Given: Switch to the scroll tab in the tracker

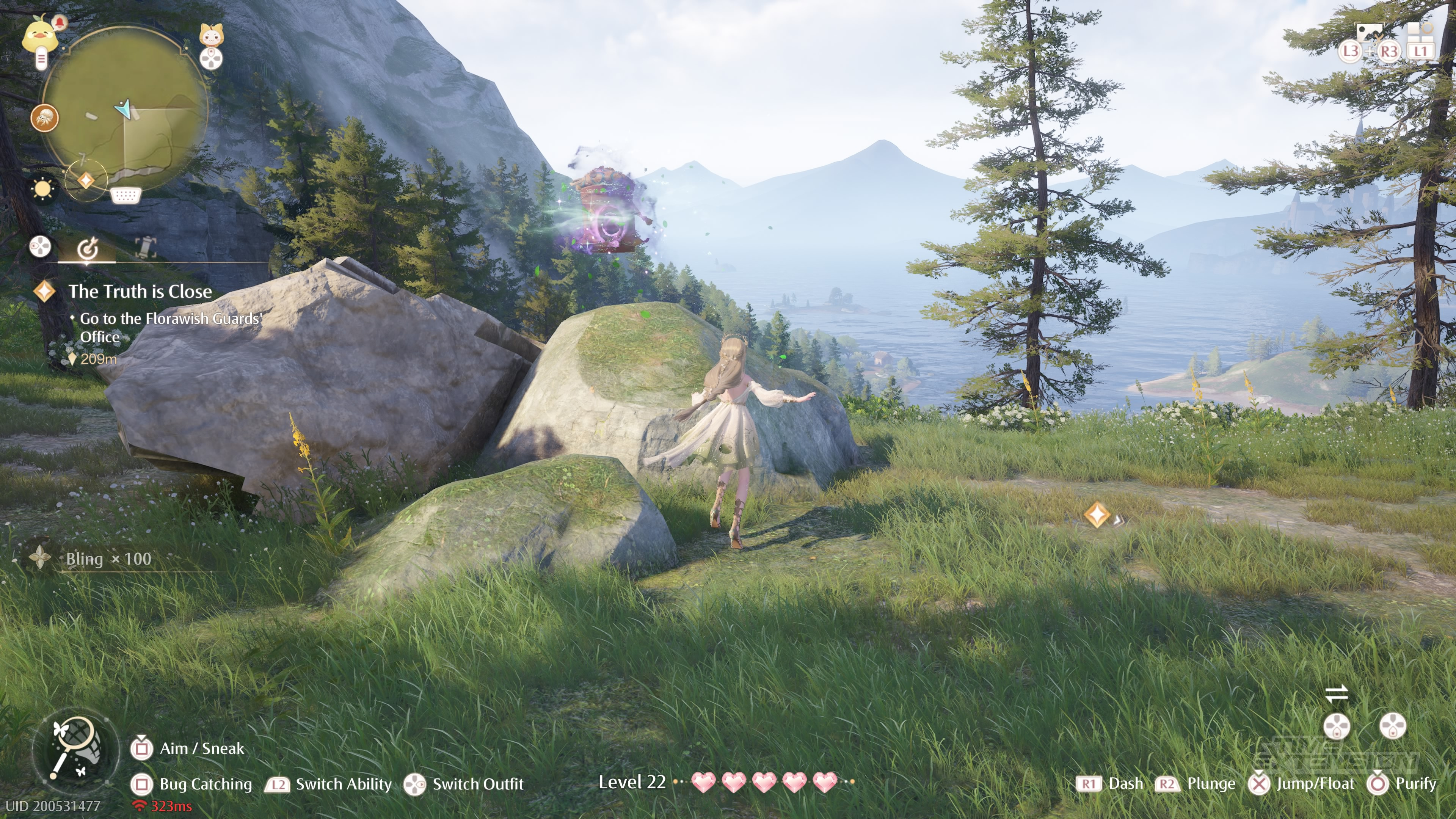Looking at the screenshot, I should pos(146,248).
